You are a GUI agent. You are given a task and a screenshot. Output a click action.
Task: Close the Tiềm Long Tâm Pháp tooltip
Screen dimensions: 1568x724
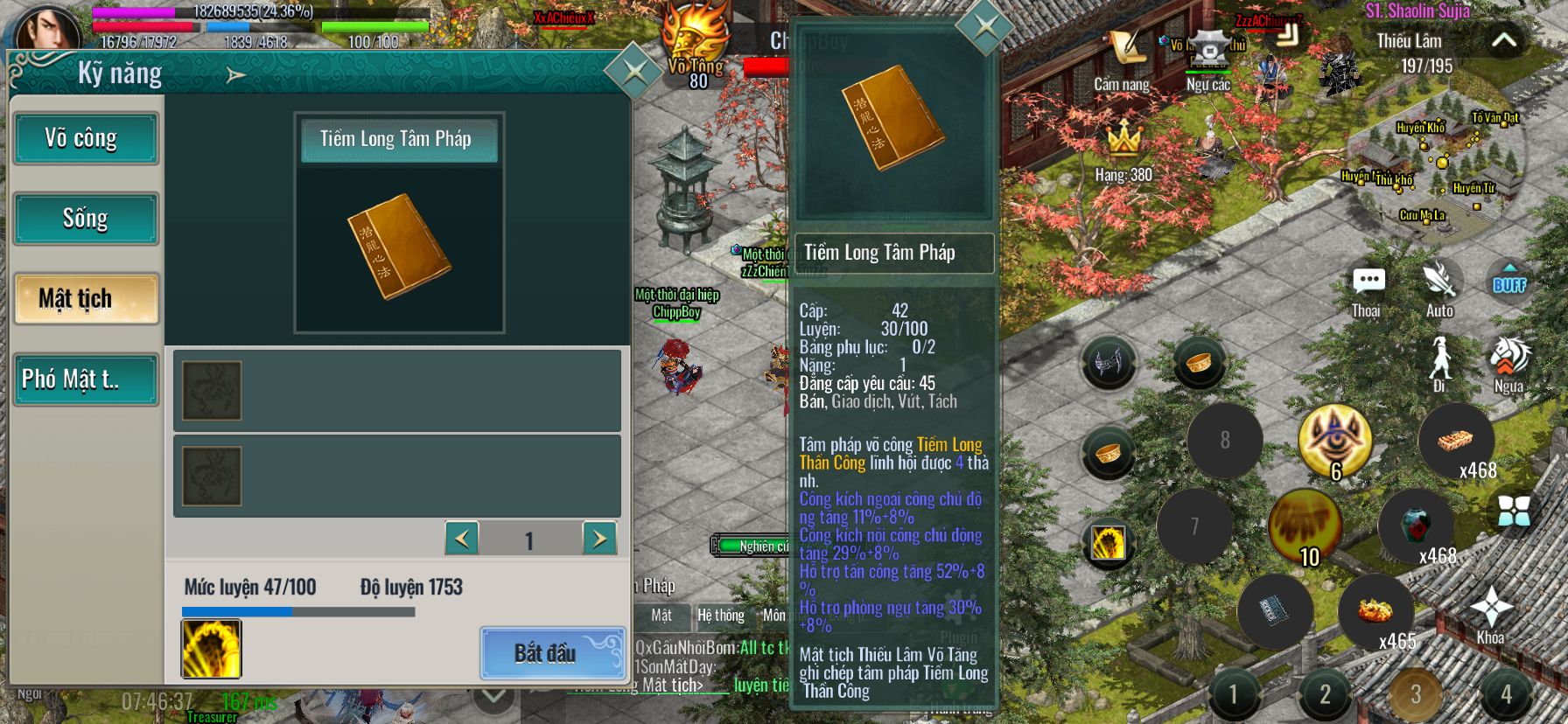985,26
